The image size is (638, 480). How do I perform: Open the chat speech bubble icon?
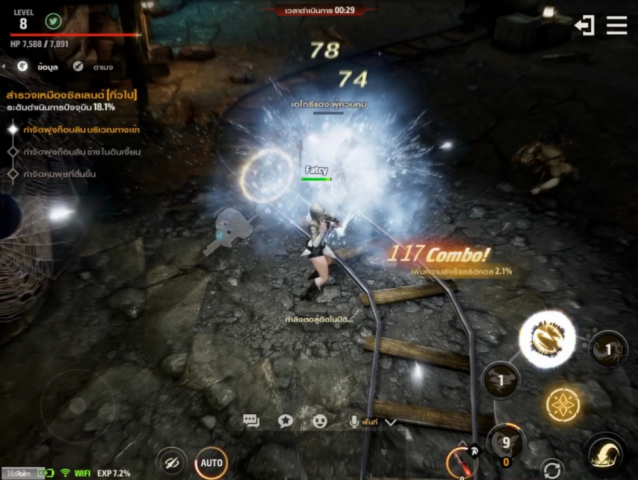pyautogui.click(x=251, y=422)
